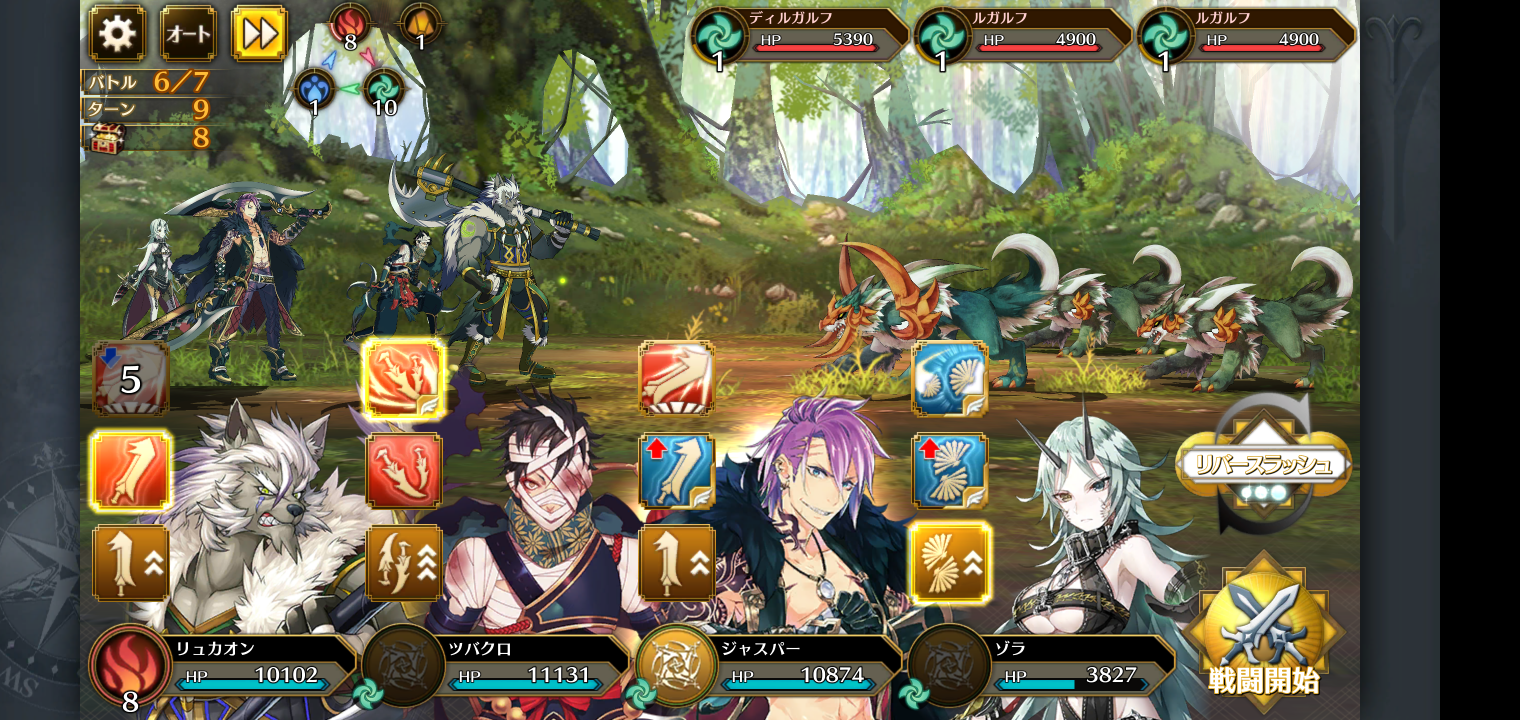
Task: Choose Lycaon's glowing red sword skill
Action: (x=131, y=470)
